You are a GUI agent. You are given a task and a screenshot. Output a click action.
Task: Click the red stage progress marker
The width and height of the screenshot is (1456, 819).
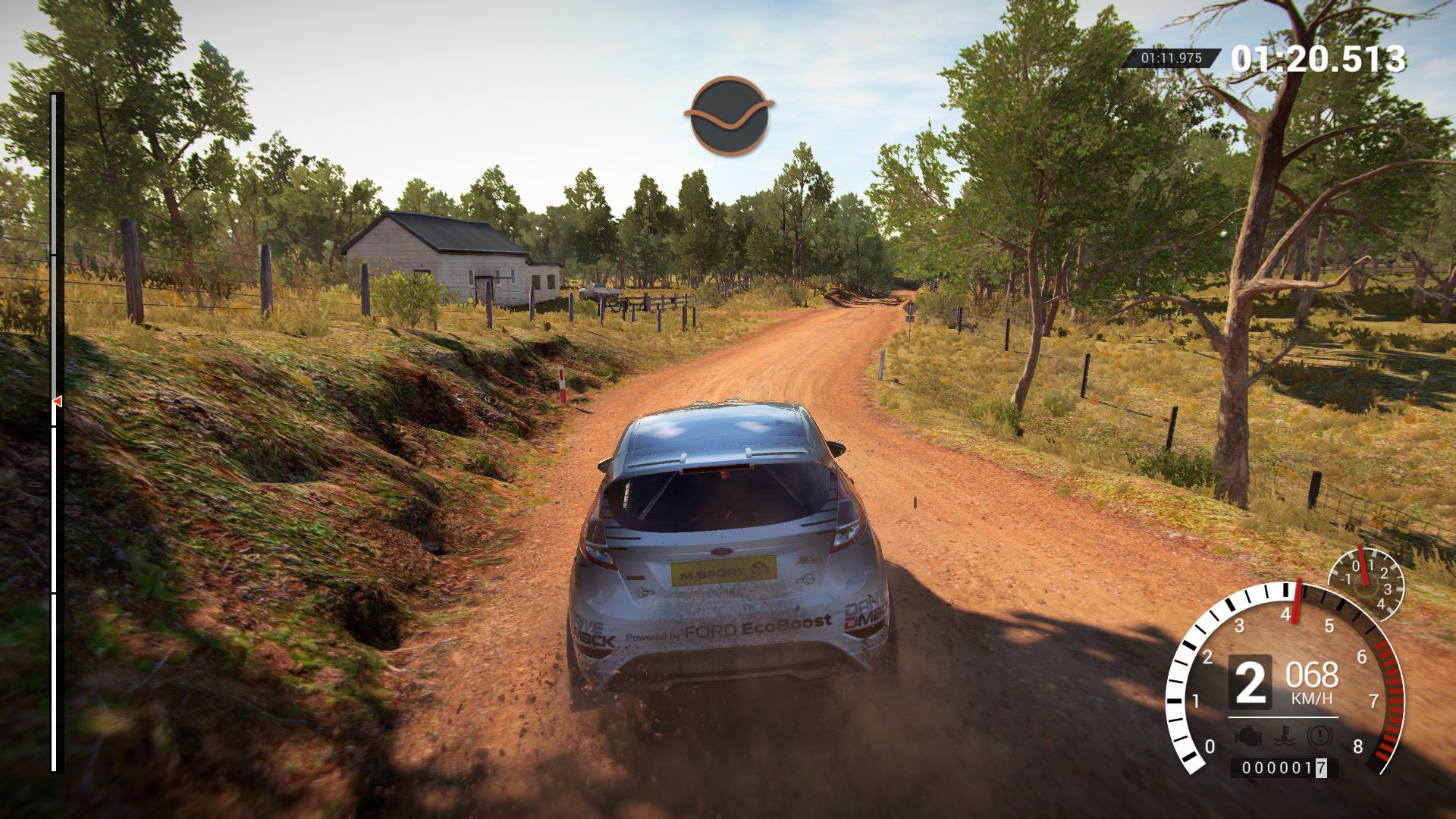tap(57, 400)
